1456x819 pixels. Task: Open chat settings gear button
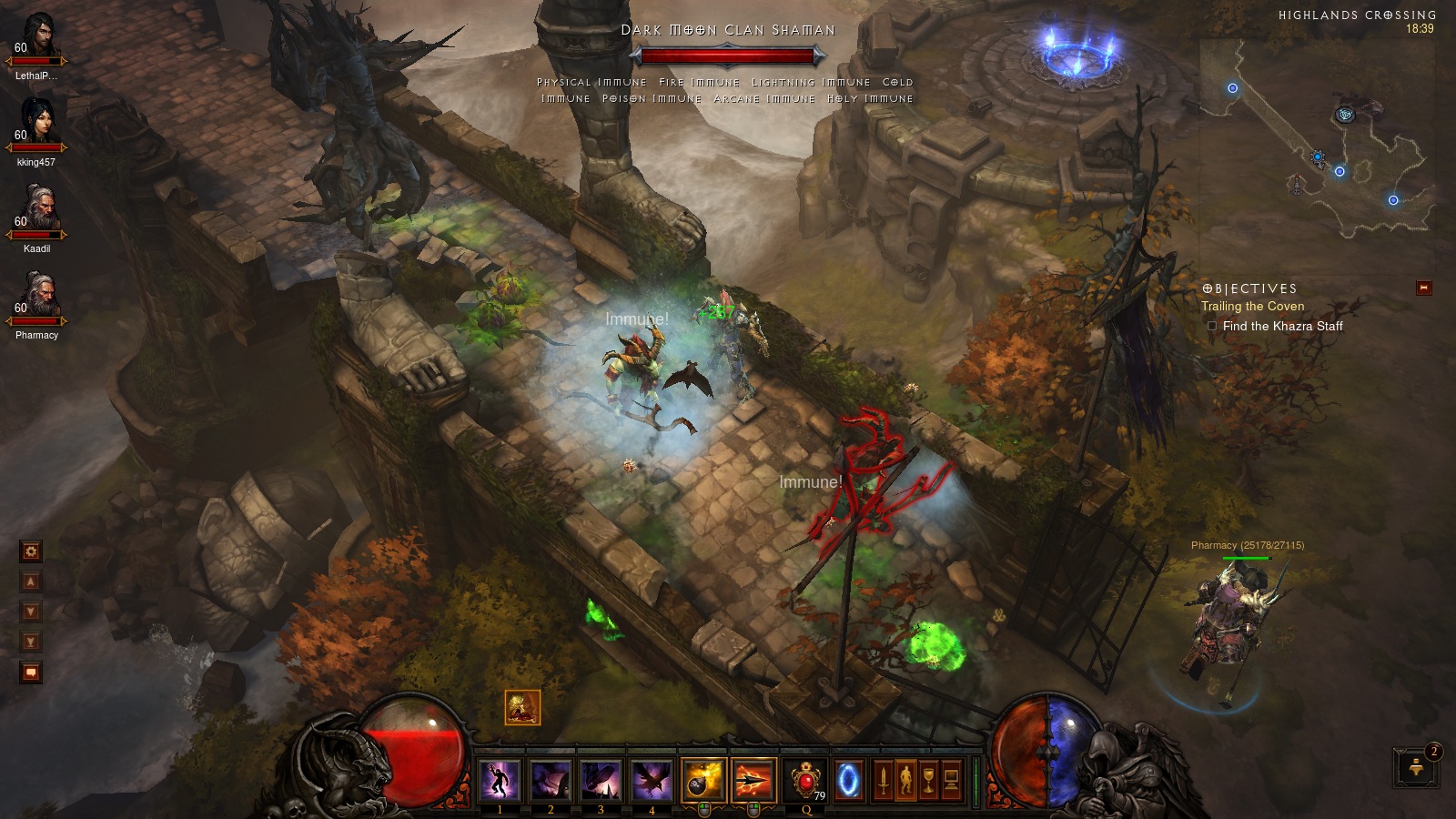click(x=31, y=551)
